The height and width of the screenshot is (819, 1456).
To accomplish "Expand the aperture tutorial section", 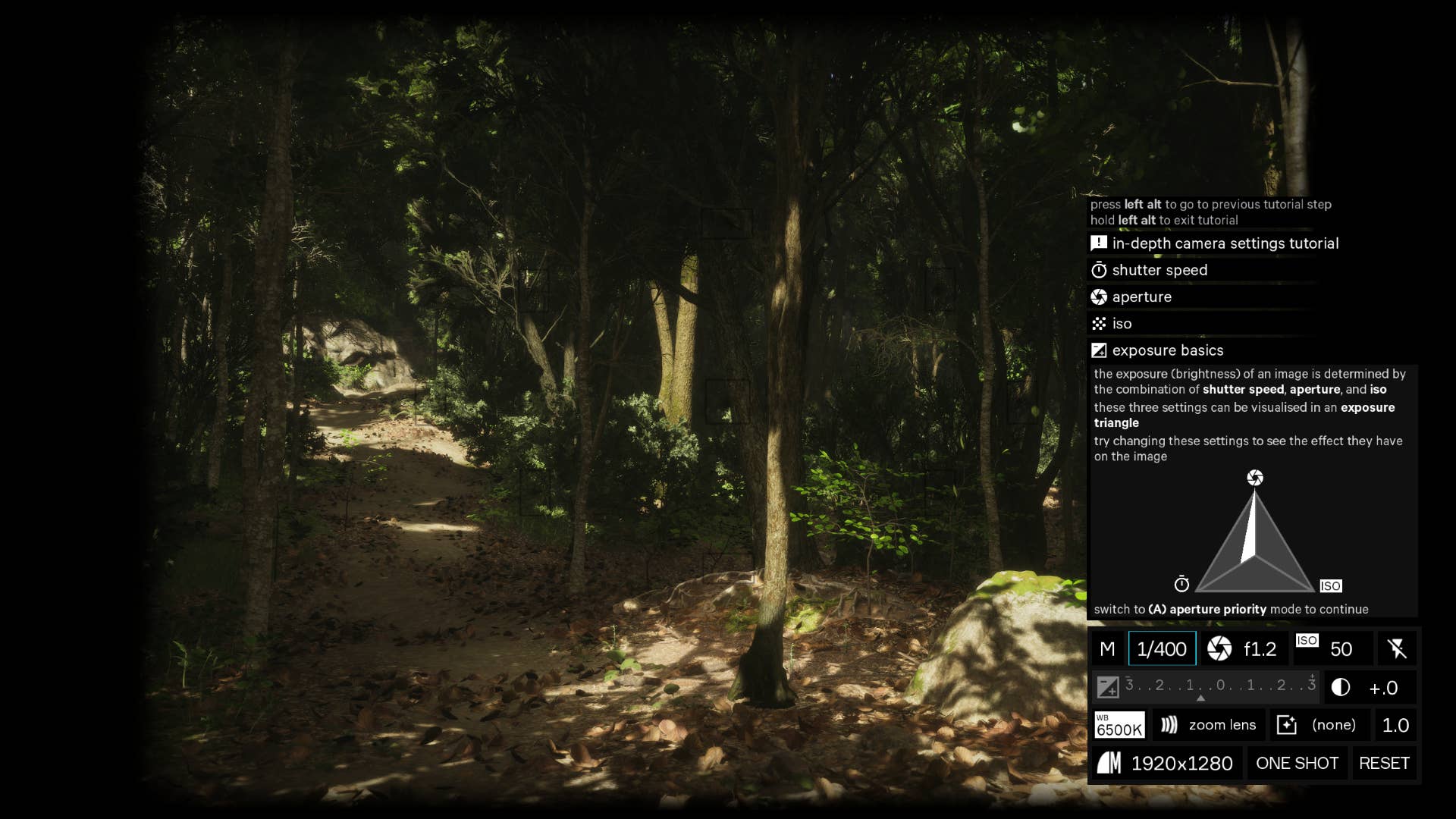I will pos(1141,297).
